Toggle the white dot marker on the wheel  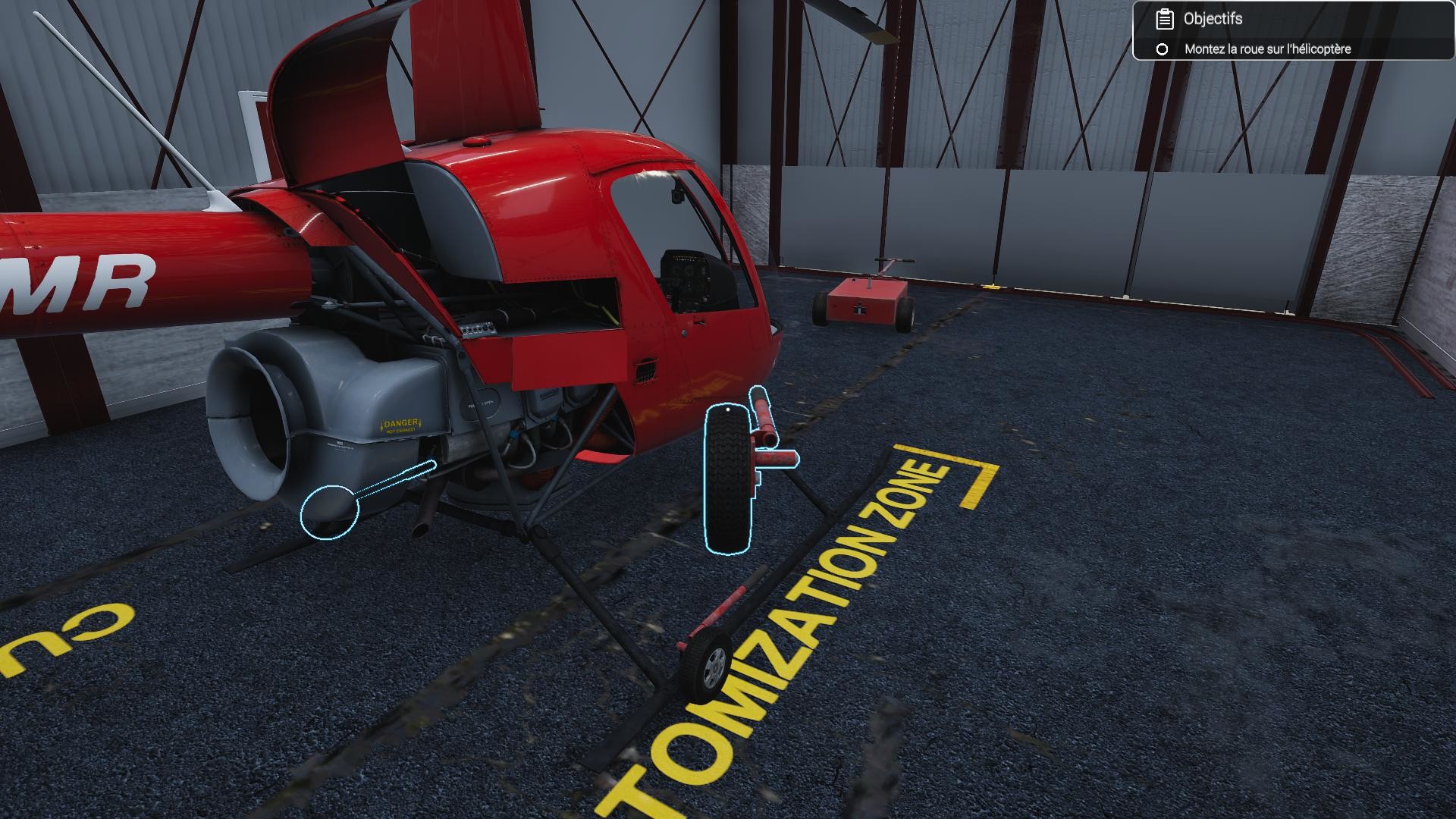pos(728,409)
